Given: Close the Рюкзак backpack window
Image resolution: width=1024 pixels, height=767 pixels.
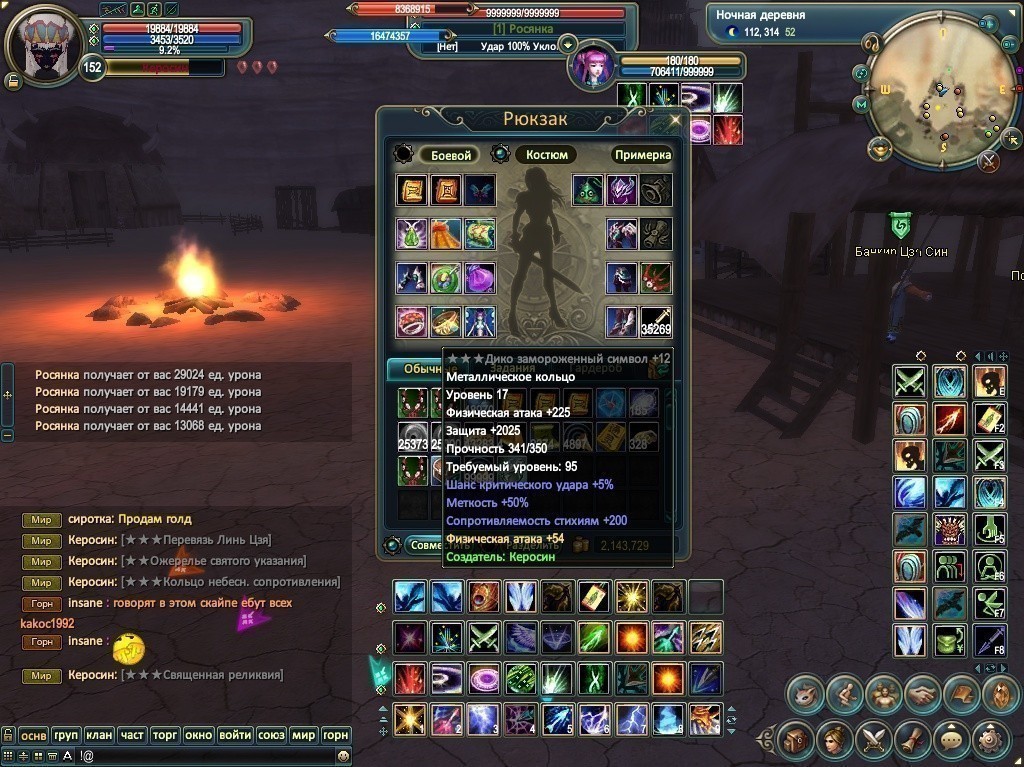Looking at the screenshot, I should pos(676,119).
